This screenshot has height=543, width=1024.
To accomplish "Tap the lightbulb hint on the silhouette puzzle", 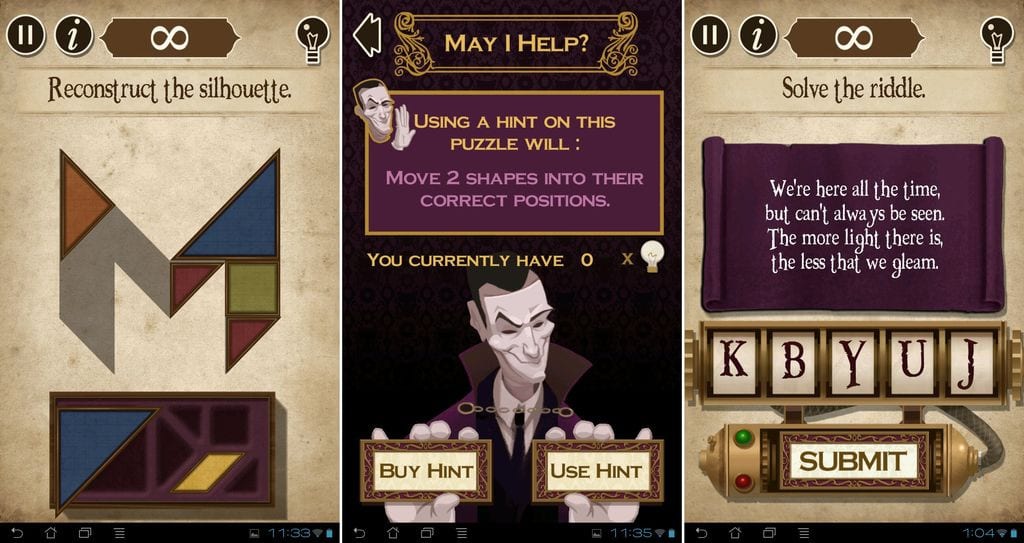I will point(312,38).
